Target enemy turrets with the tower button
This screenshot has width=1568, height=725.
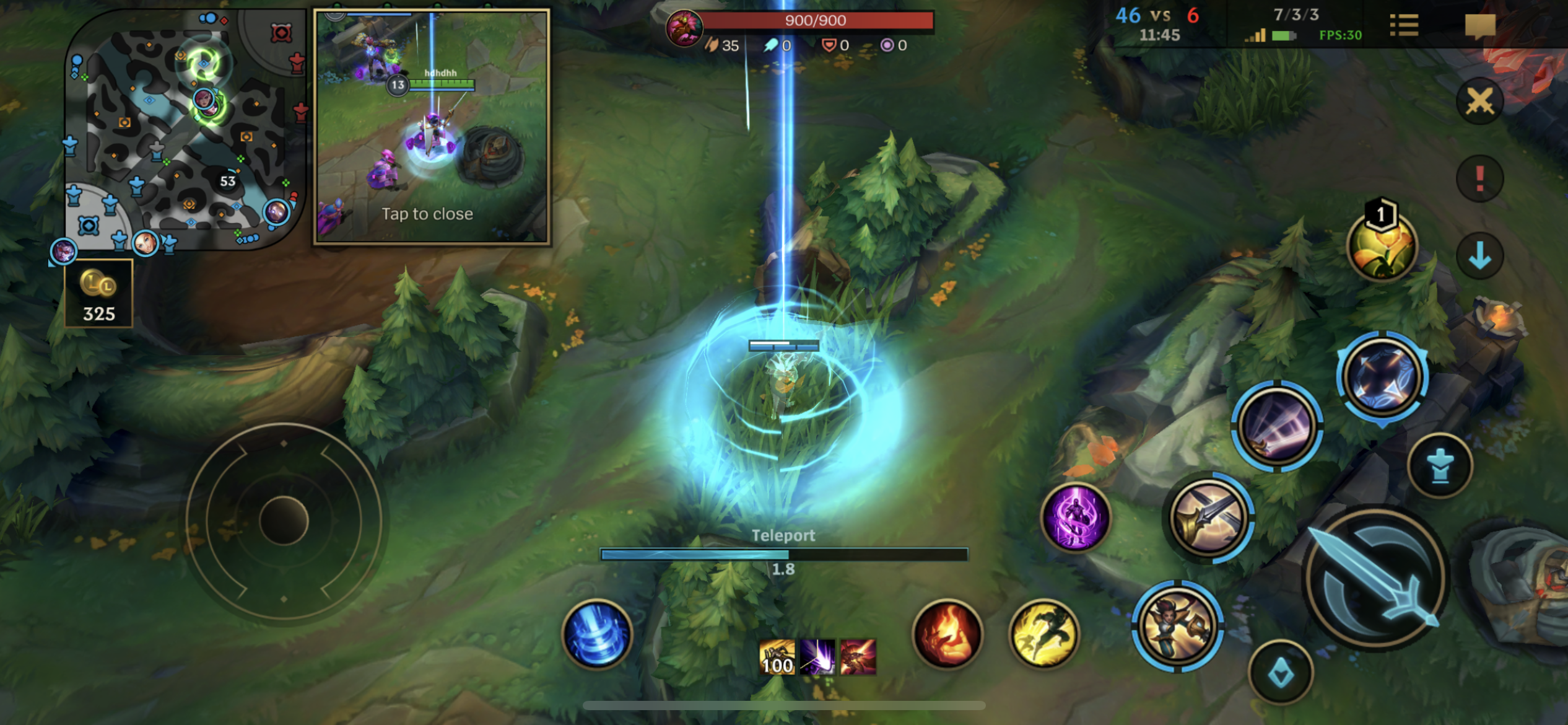(x=1440, y=466)
